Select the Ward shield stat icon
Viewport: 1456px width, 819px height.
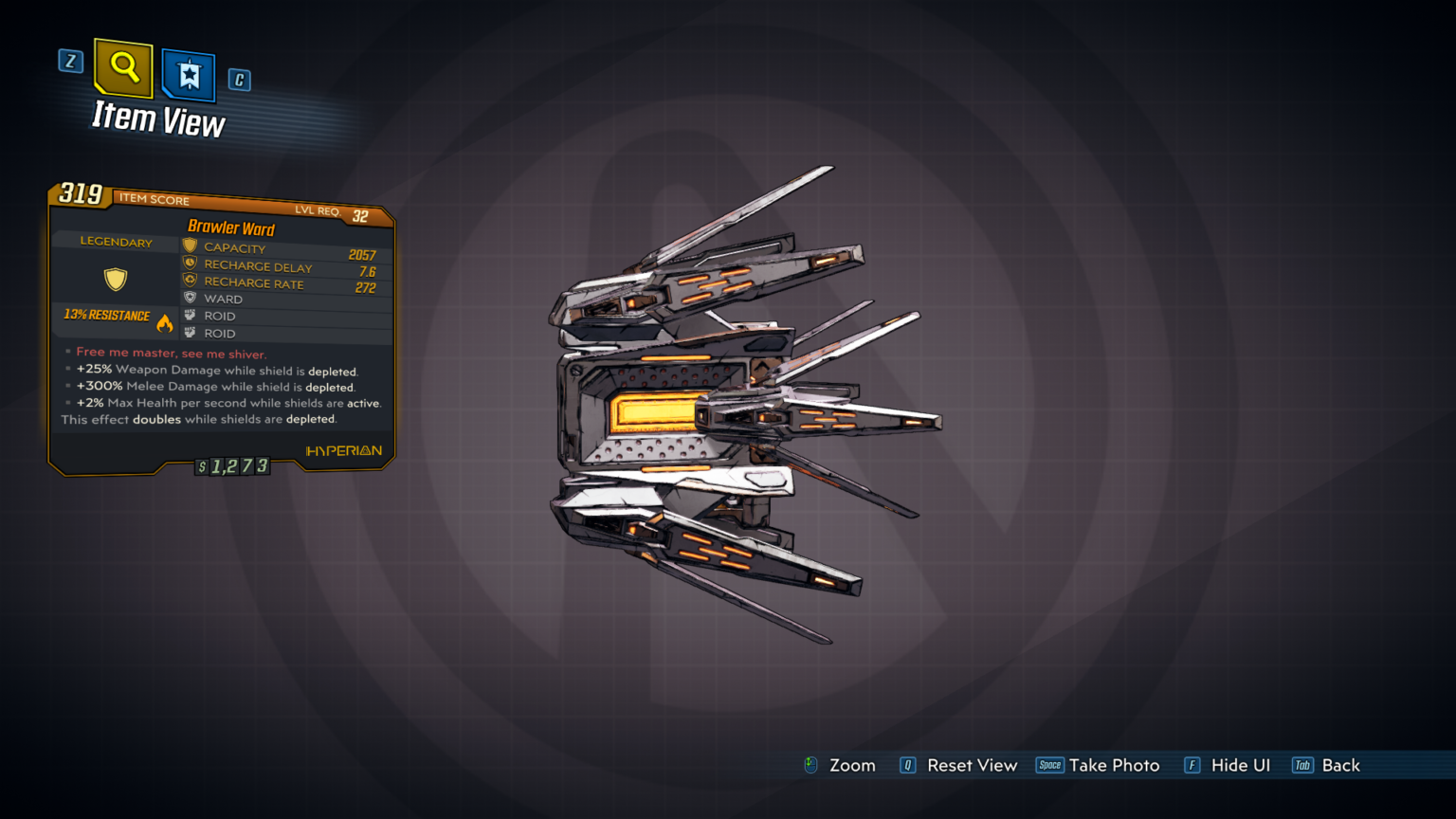pos(188,298)
